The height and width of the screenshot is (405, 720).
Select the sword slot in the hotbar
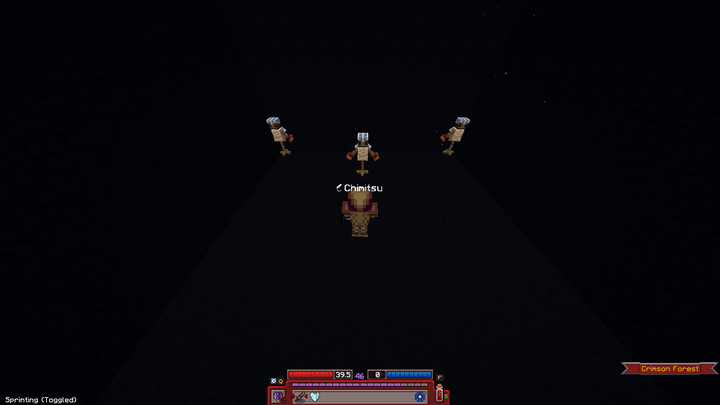pyautogui.click(x=300, y=397)
